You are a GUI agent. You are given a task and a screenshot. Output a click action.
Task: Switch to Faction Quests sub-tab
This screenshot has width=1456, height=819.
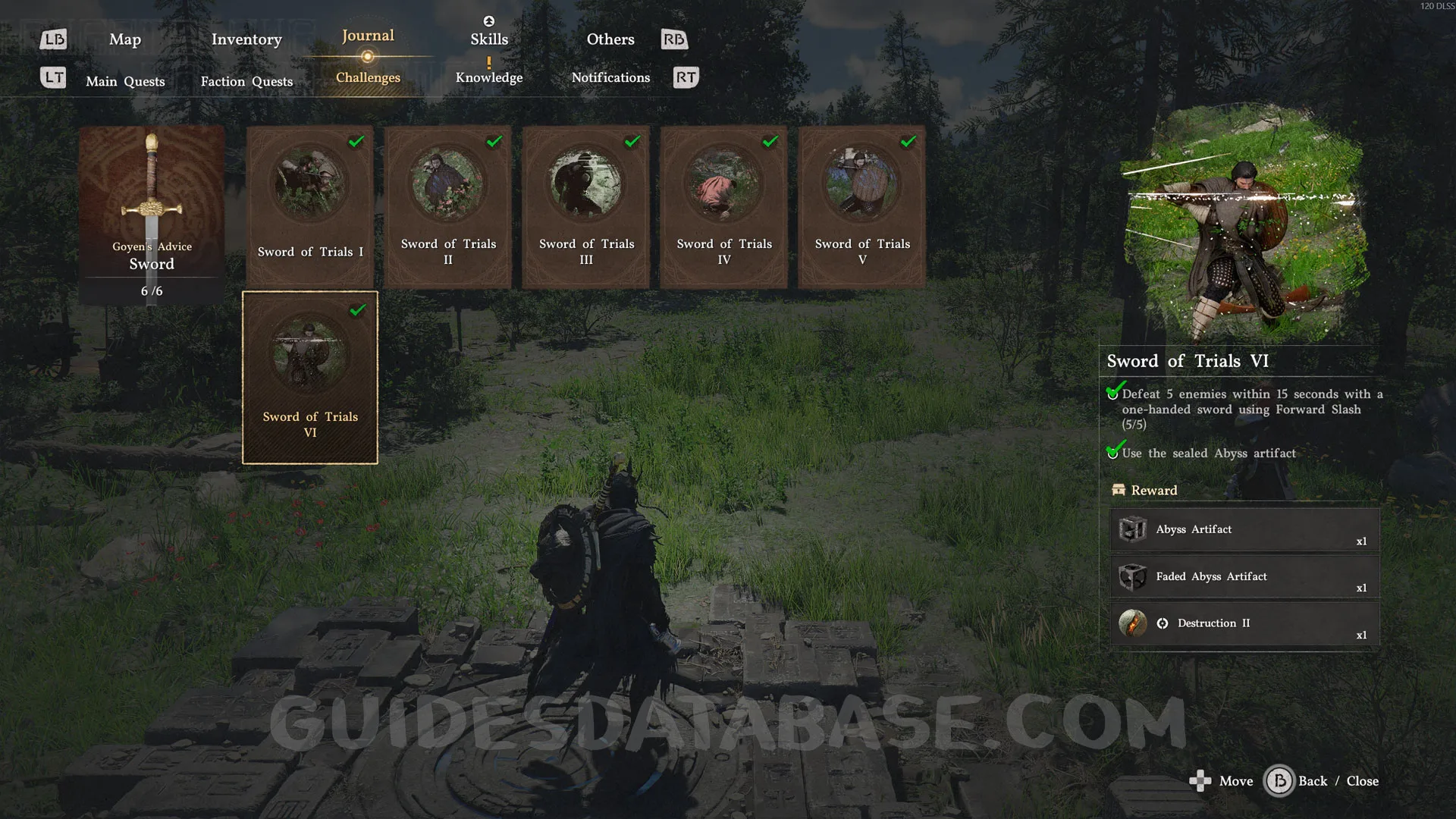tap(246, 81)
